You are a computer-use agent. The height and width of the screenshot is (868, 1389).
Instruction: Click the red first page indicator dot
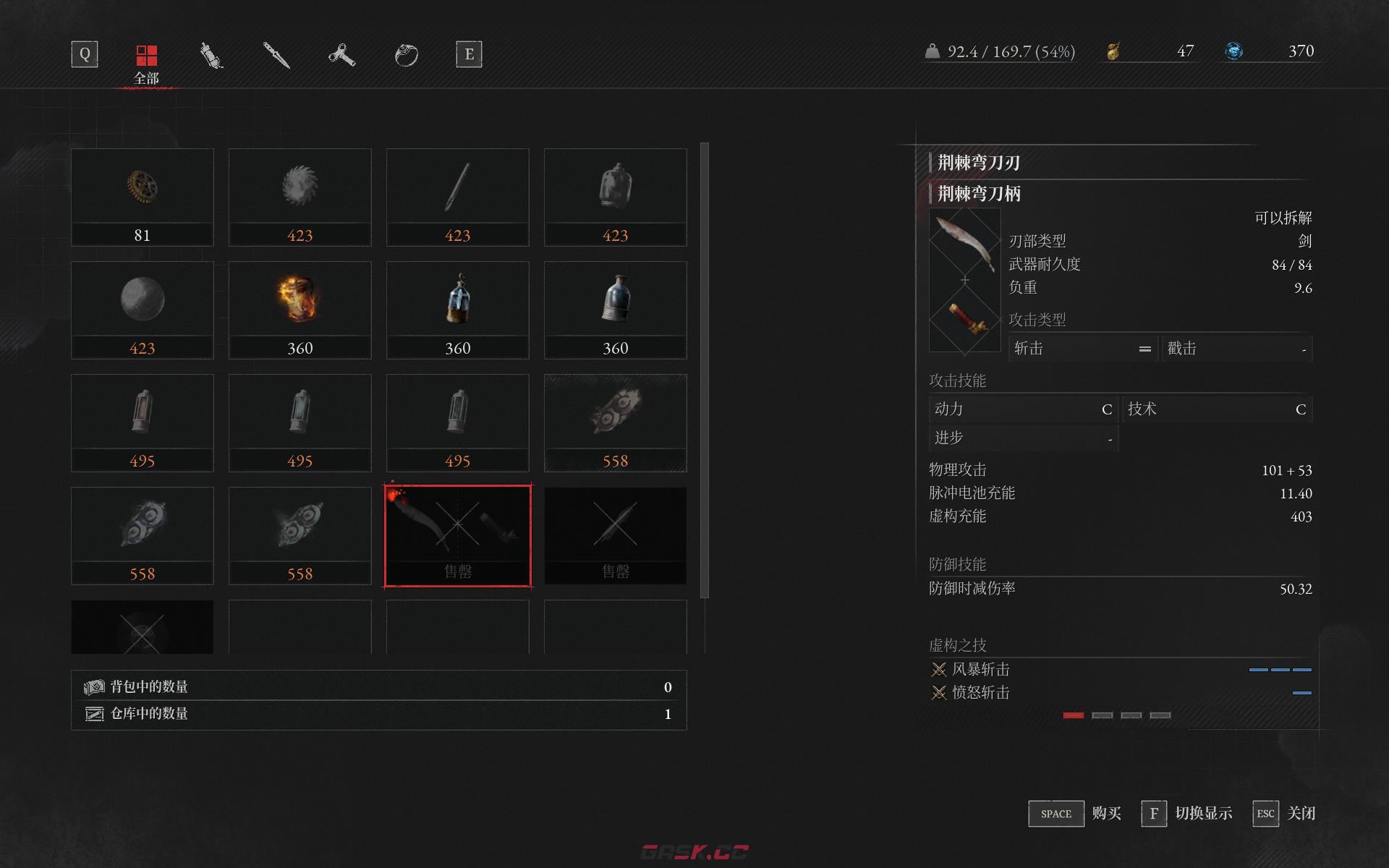point(1073,715)
